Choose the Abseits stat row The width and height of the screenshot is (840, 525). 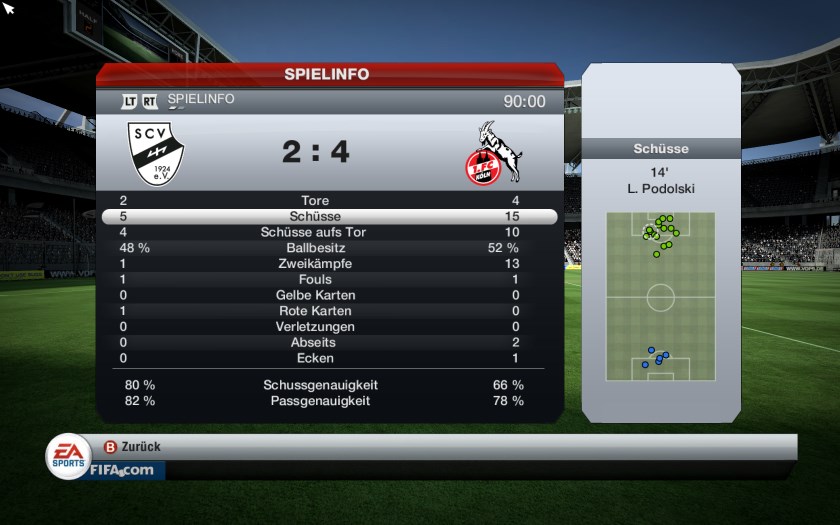coord(328,343)
